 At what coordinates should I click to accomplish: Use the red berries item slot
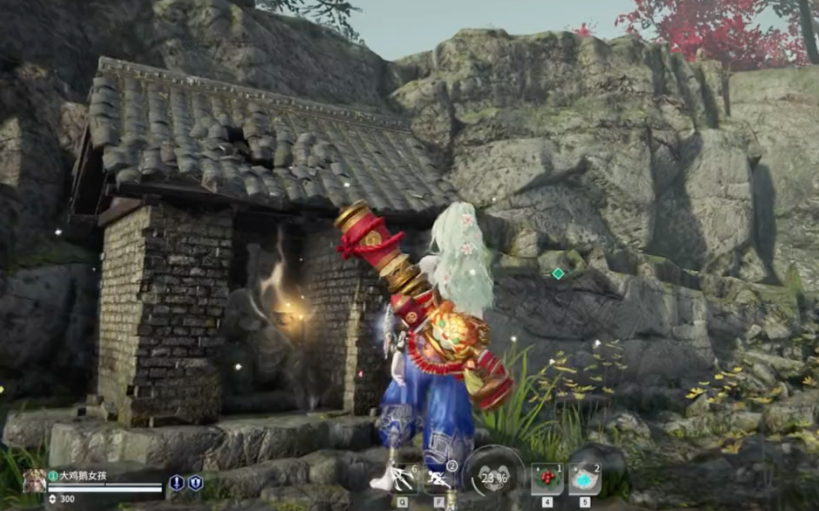[546, 479]
